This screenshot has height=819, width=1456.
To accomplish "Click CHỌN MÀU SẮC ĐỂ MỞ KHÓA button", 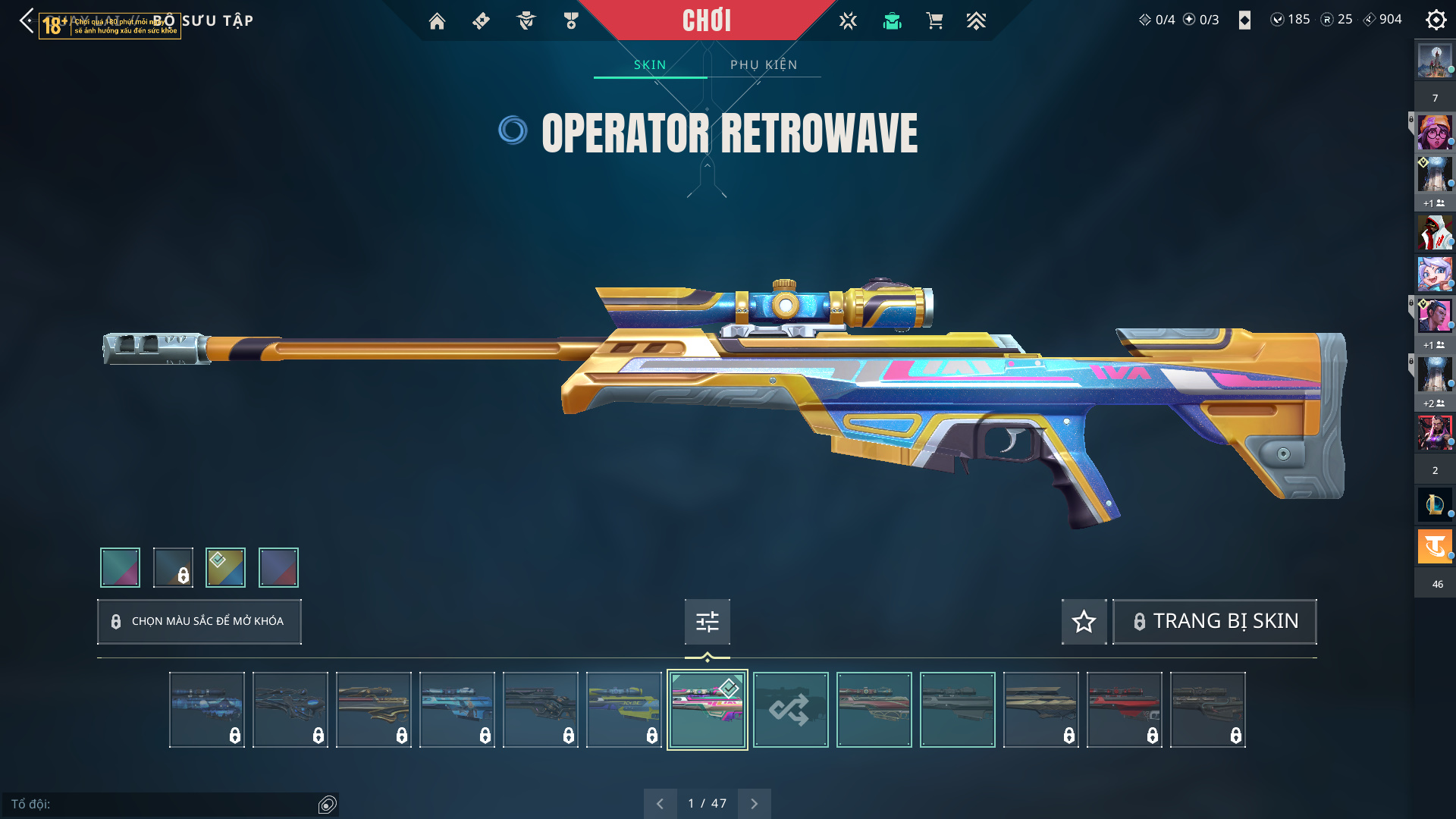I will 199,622.
